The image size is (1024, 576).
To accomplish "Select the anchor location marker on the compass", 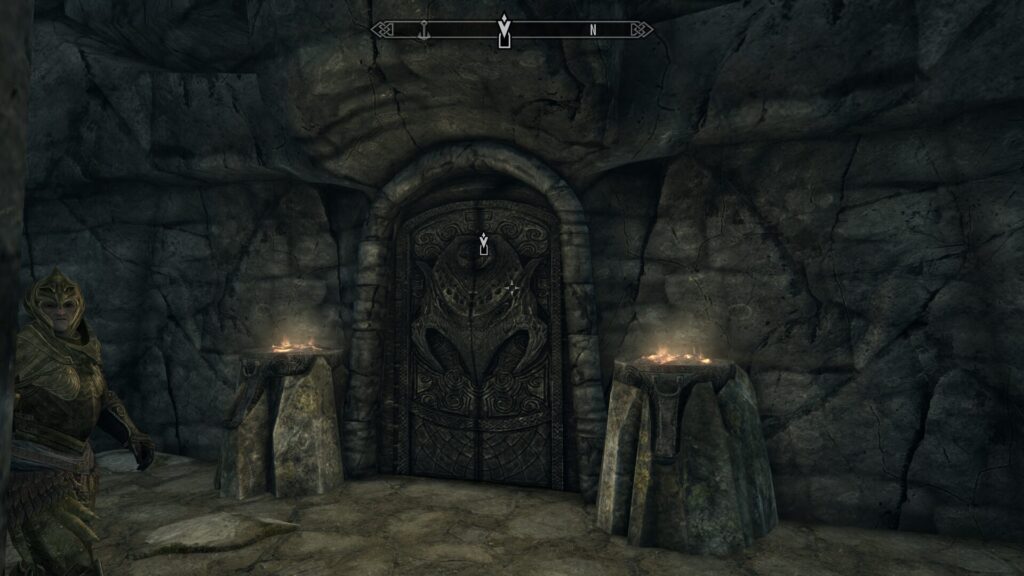I will 424,30.
